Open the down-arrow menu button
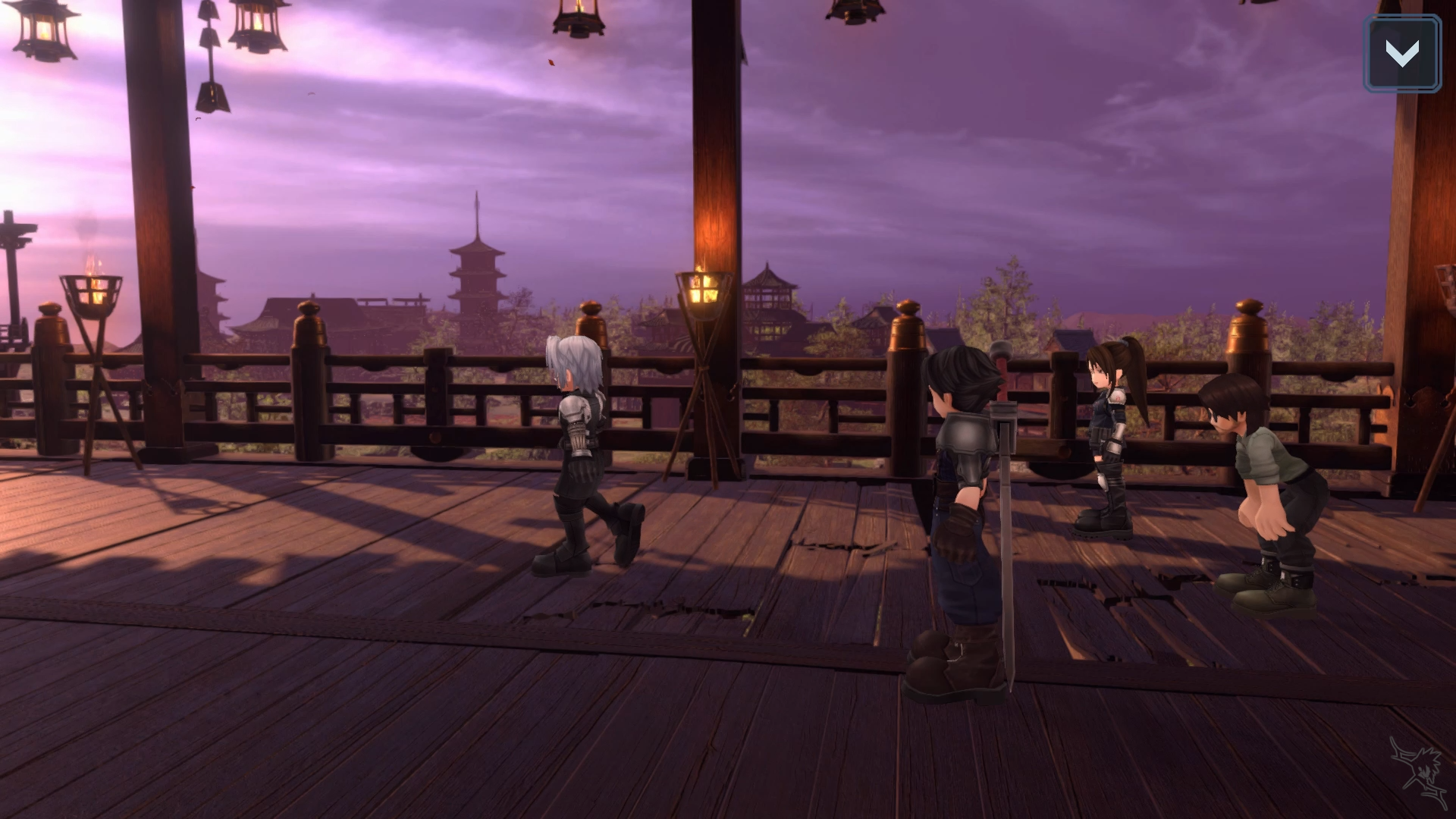 (1401, 54)
